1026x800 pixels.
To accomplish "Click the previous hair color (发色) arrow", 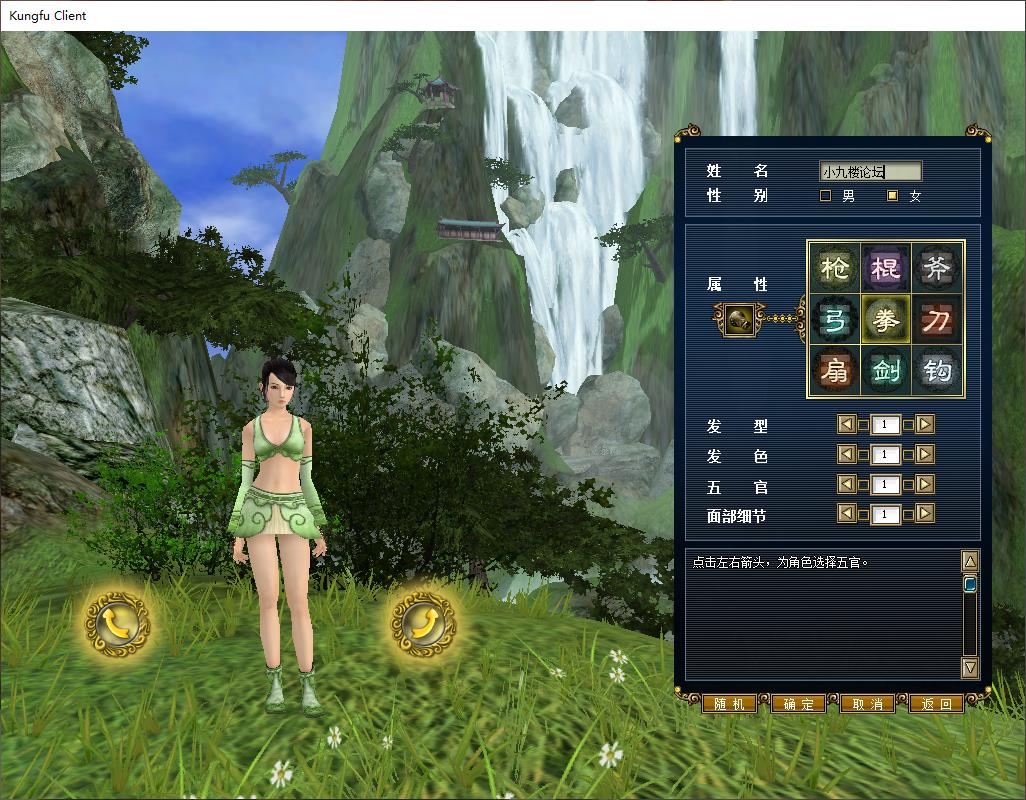I will [846, 455].
